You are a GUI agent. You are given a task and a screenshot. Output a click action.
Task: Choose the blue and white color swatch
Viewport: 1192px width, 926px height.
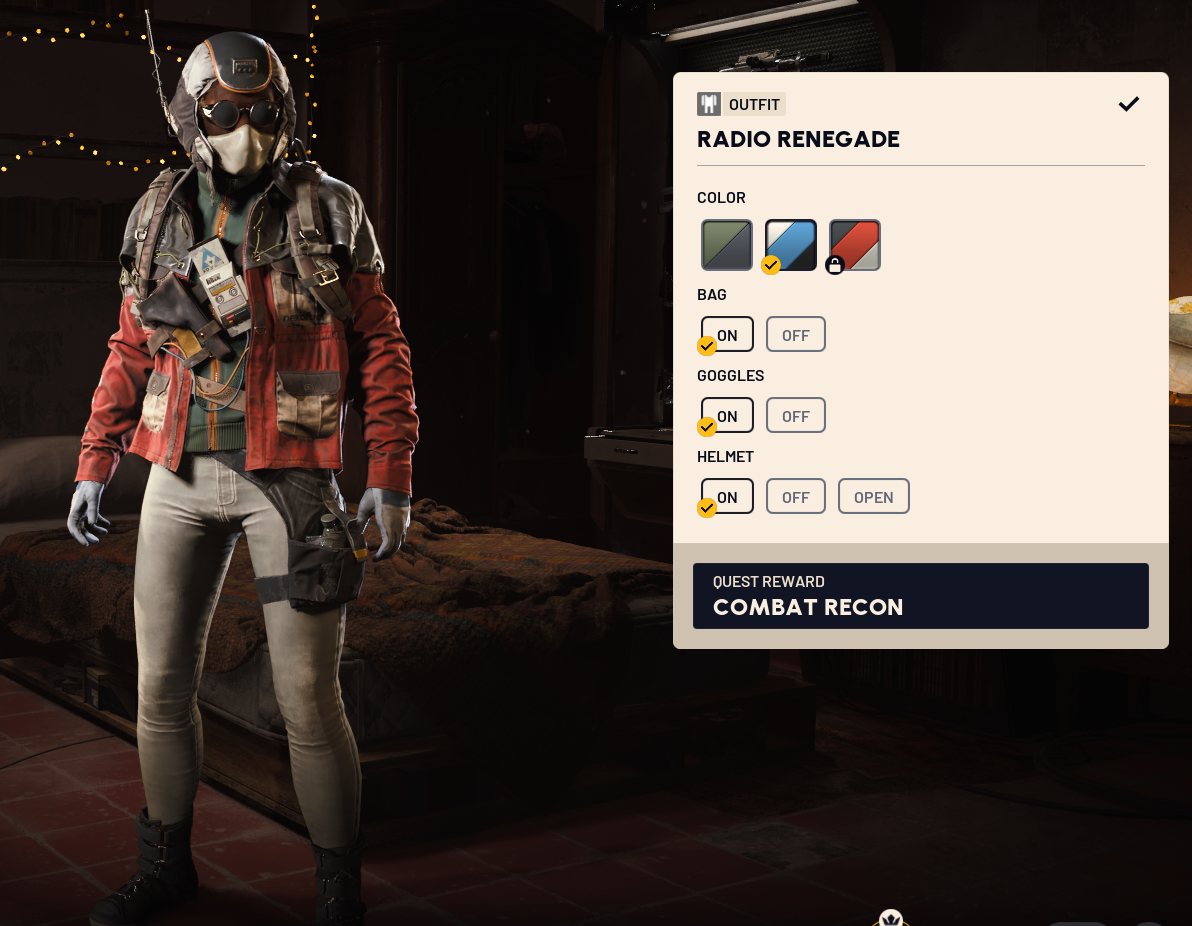tap(791, 245)
